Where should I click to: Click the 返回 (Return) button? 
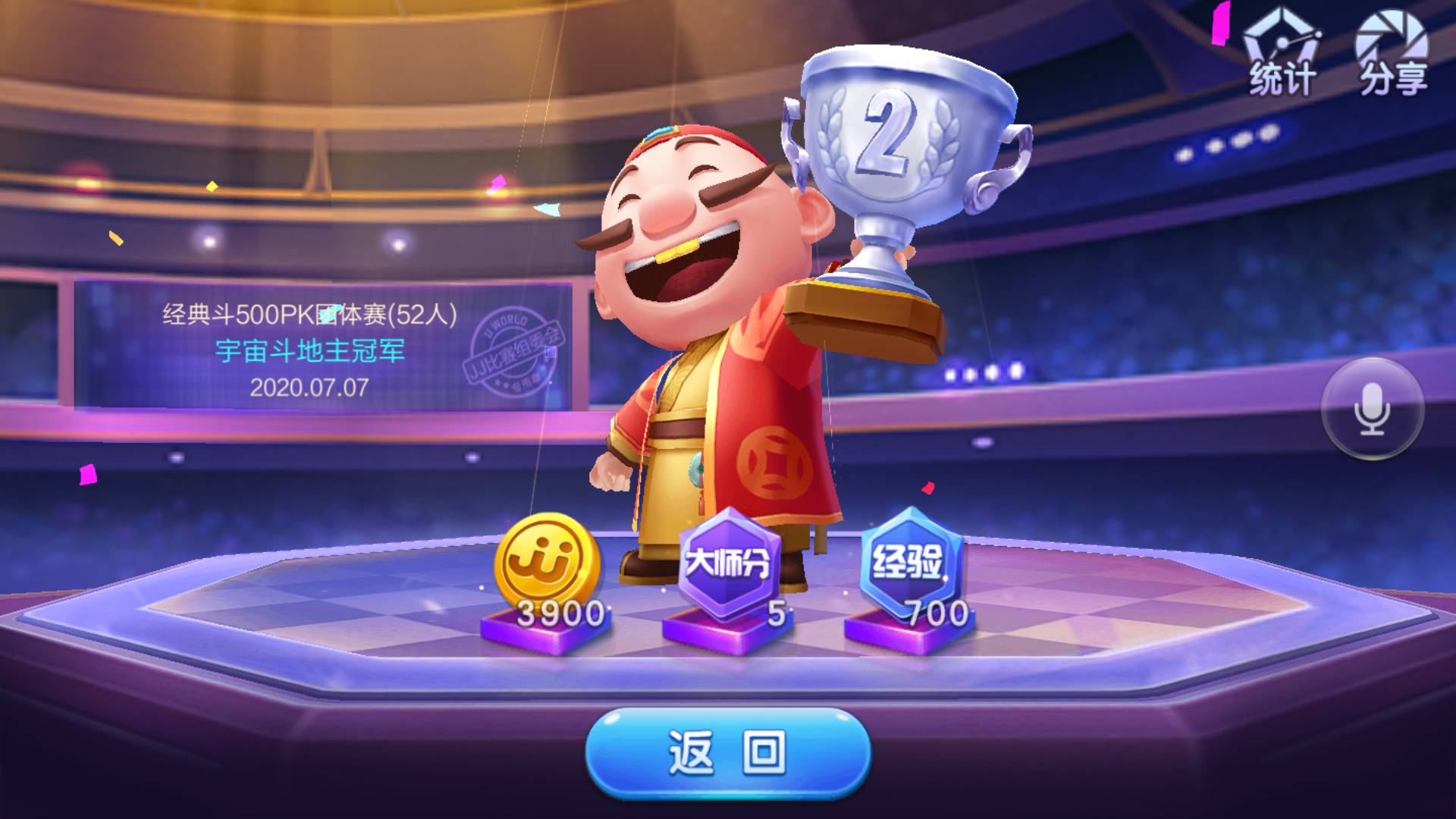(728, 752)
